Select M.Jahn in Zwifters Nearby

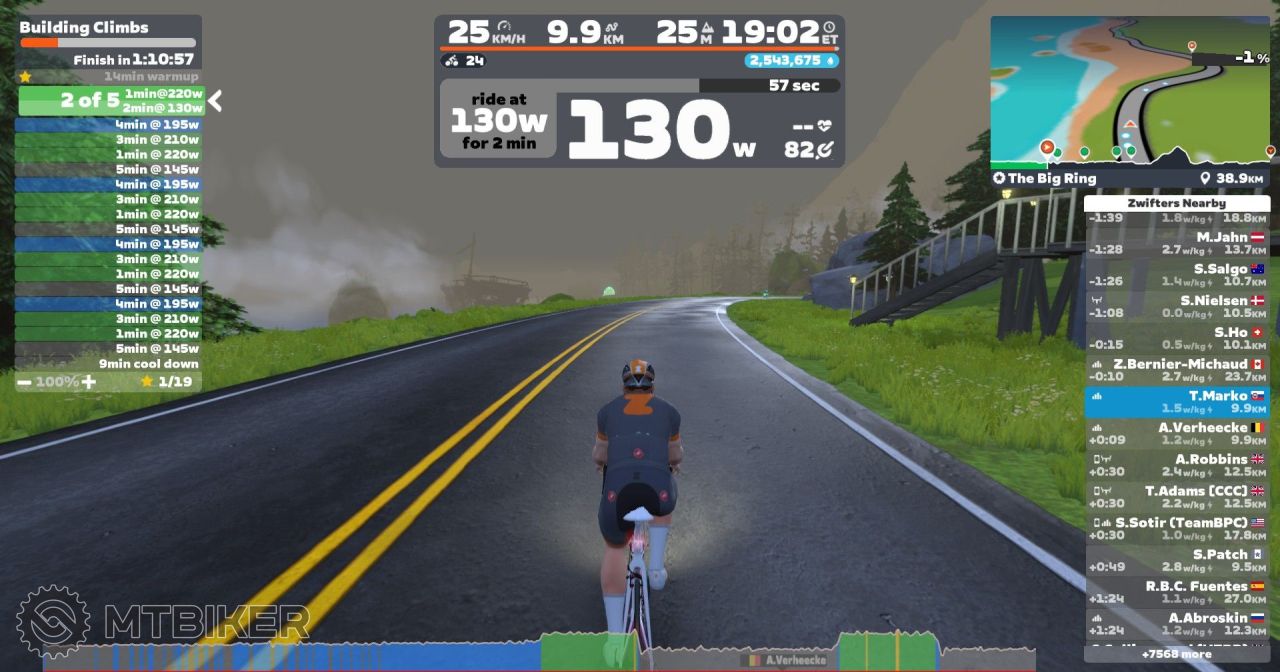[x=1177, y=243]
